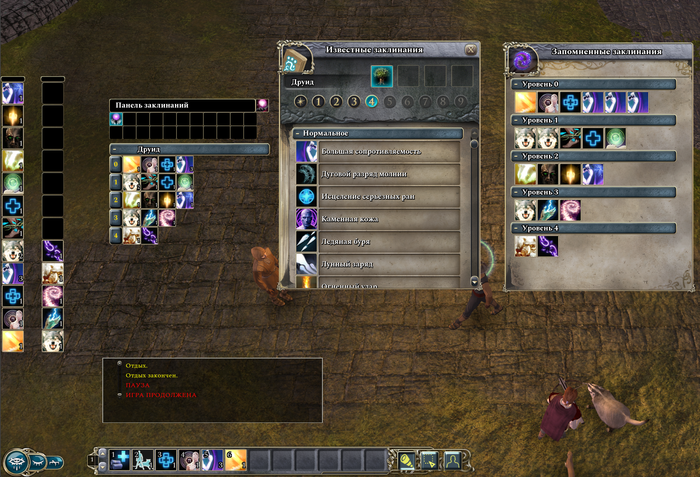700x477 pixels.
Task: Pick the Исцеление серьезных ран spell
Action: coord(376,196)
